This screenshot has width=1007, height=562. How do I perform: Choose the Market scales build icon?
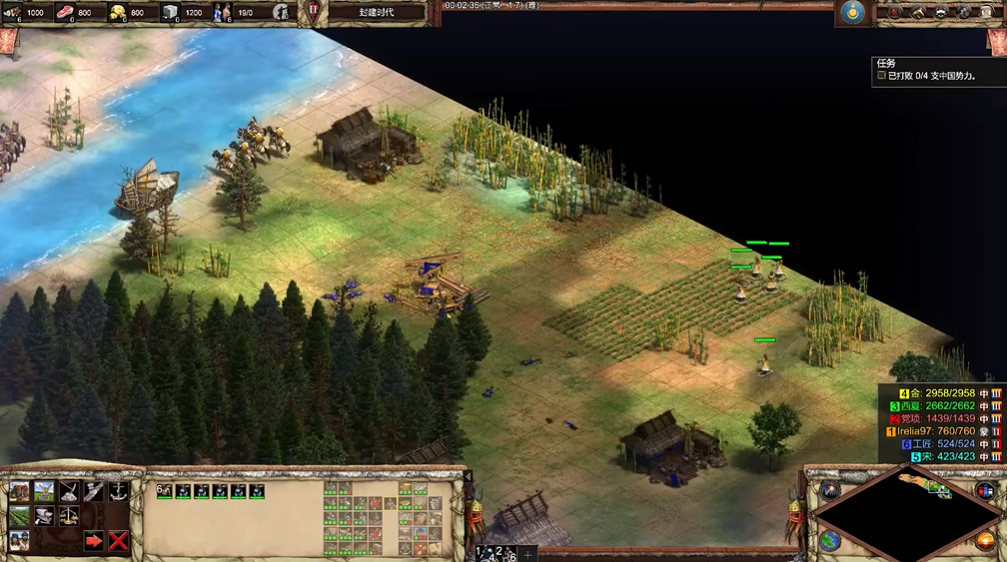coord(69,516)
